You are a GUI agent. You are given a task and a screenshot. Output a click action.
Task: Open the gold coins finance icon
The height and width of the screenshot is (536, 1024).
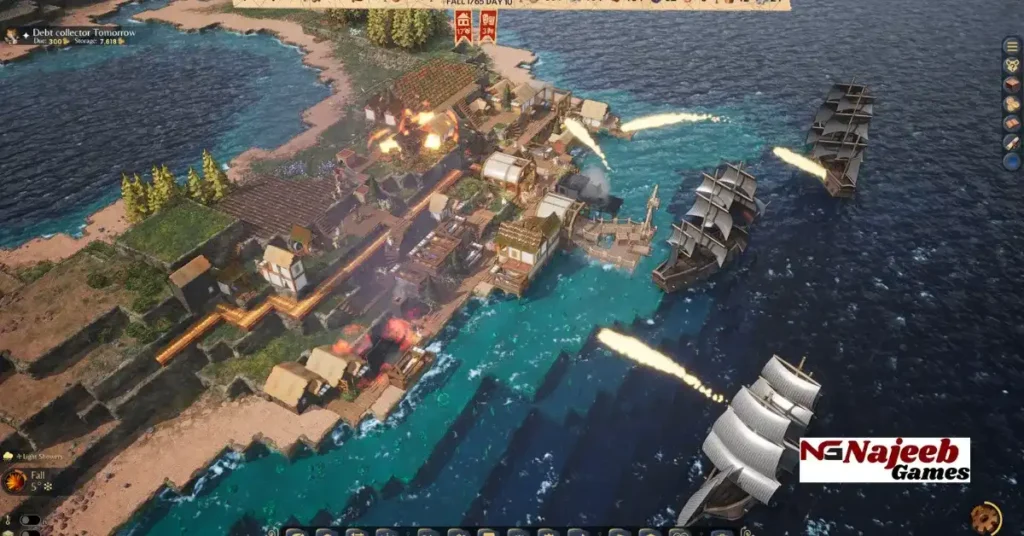tap(1012, 104)
